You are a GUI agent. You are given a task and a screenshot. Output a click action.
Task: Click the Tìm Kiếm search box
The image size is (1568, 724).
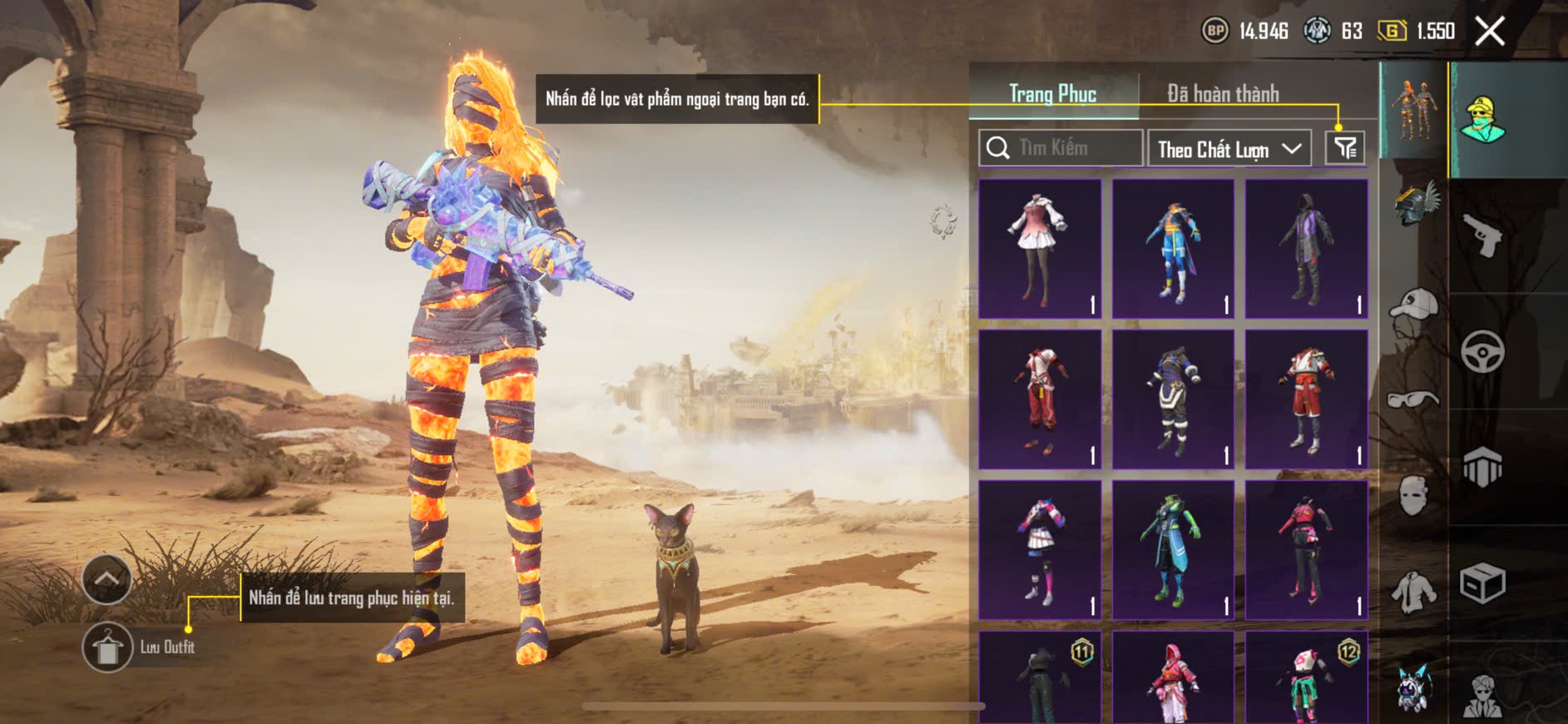tap(1060, 148)
